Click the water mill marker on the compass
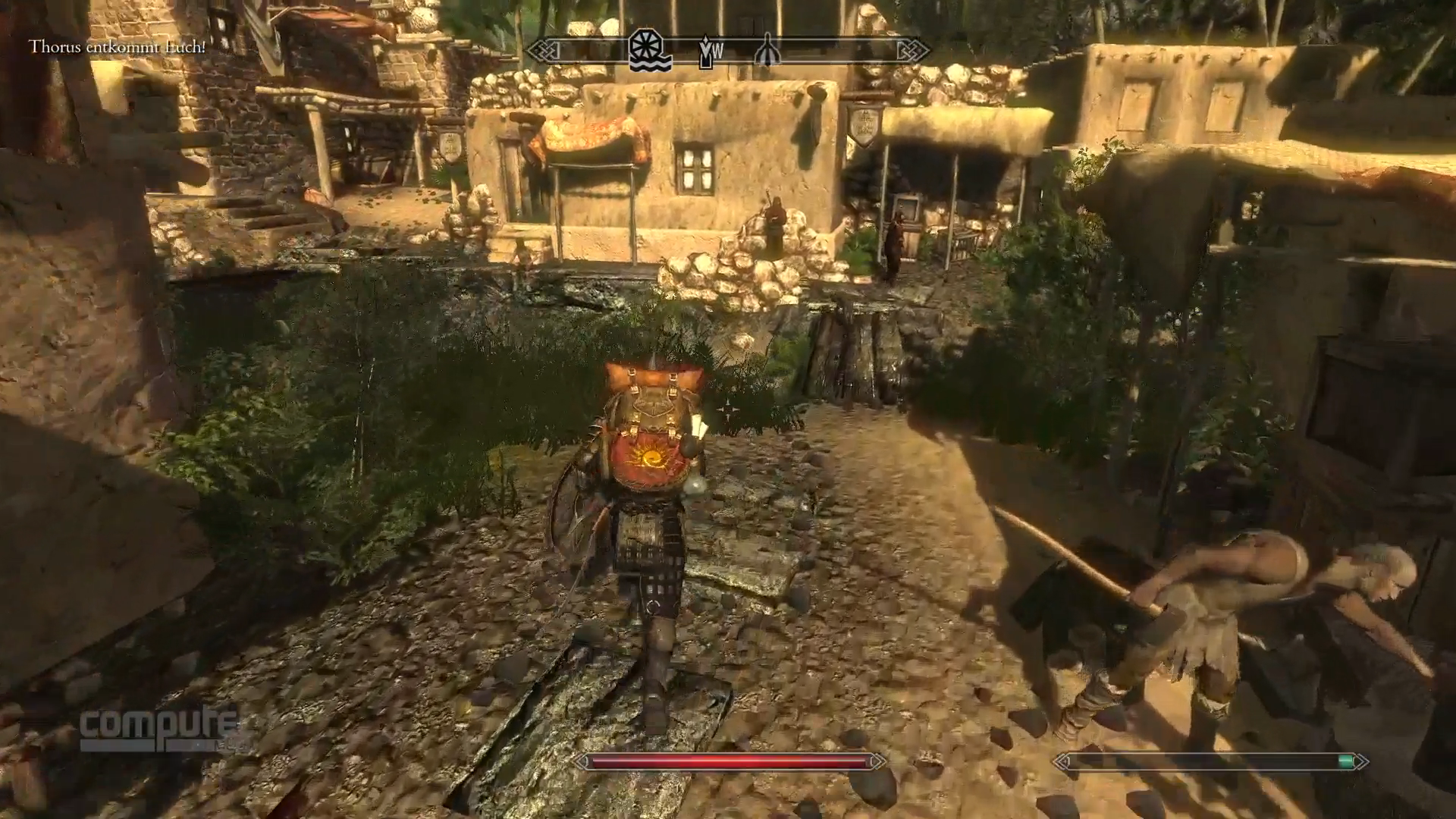The height and width of the screenshot is (819, 1456). click(x=650, y=51)
